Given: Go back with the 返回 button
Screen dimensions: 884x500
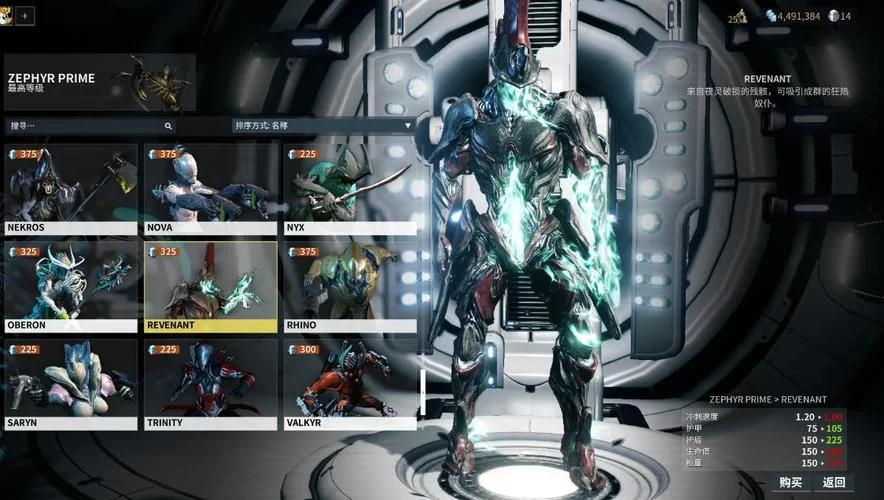Looking at the screenshot, I should (x=835, y=482).
